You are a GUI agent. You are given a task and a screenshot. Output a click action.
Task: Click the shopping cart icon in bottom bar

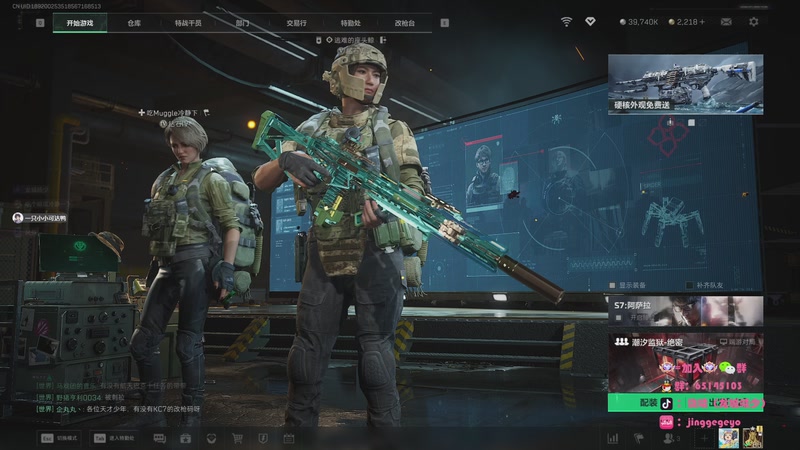coord(237,438)
